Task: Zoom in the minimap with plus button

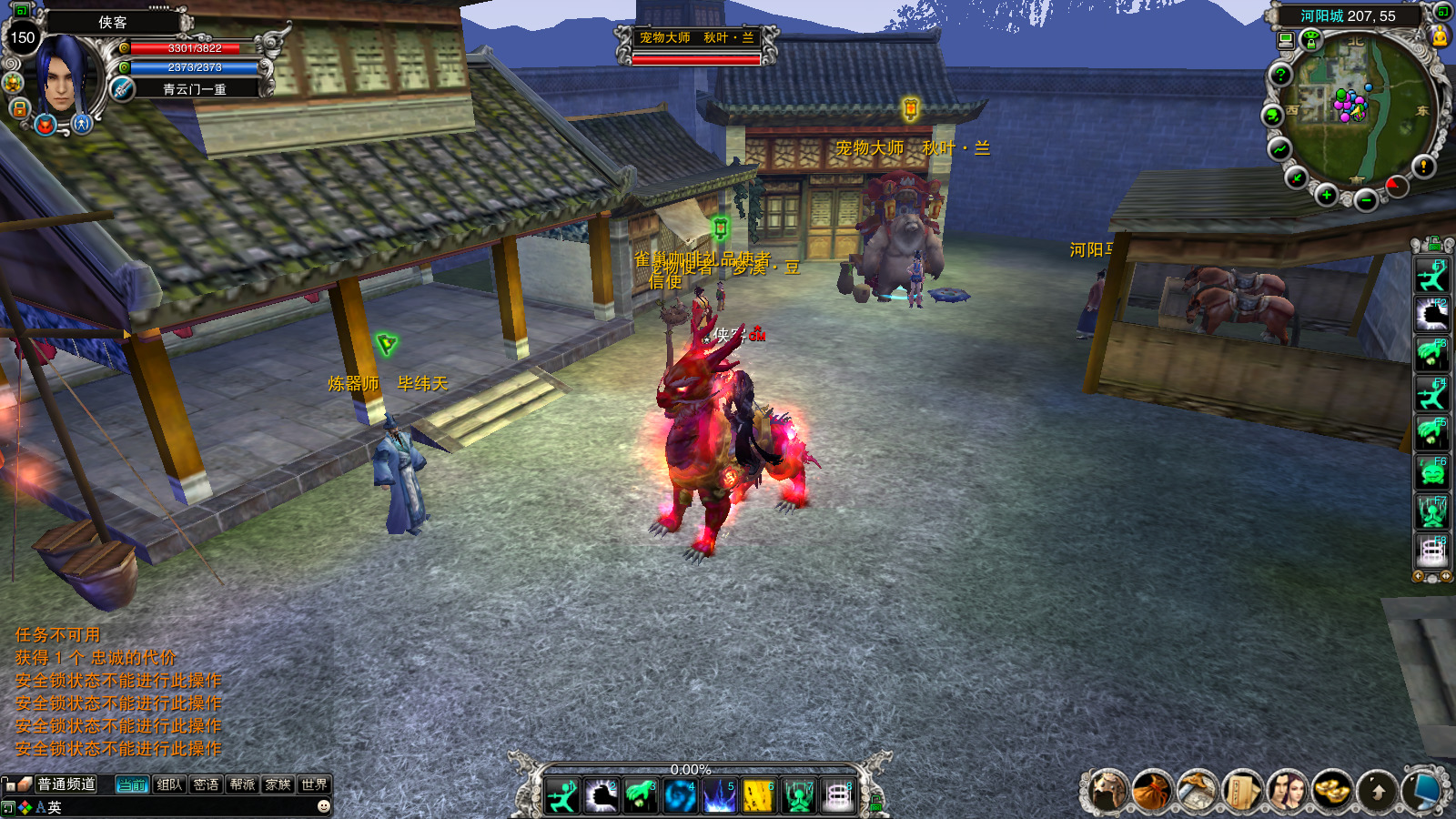Action: [1327, 196]
